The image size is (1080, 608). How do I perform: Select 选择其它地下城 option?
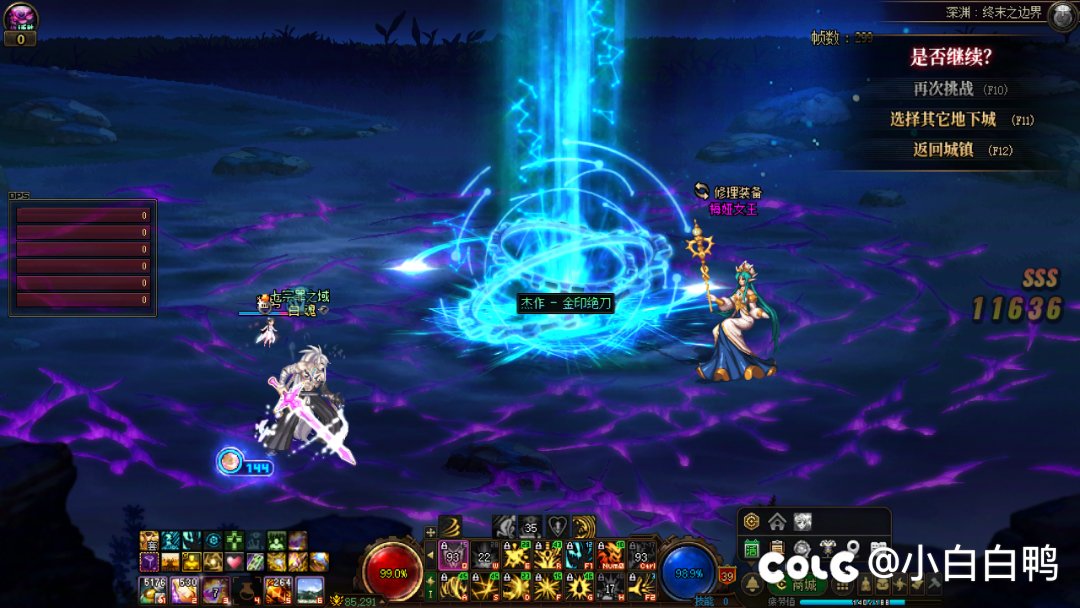click(x=943, y=119)
